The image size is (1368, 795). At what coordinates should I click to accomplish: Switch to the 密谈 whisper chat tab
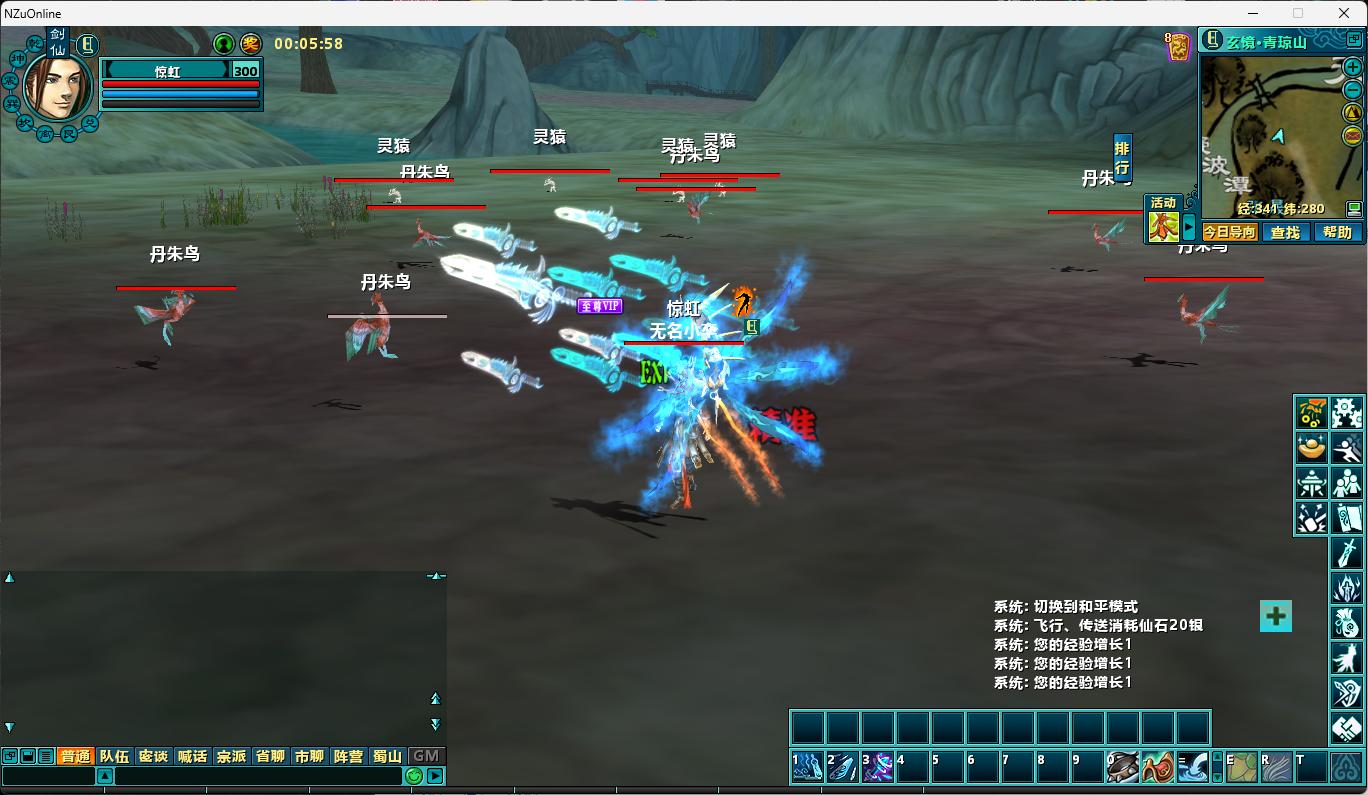153,756
